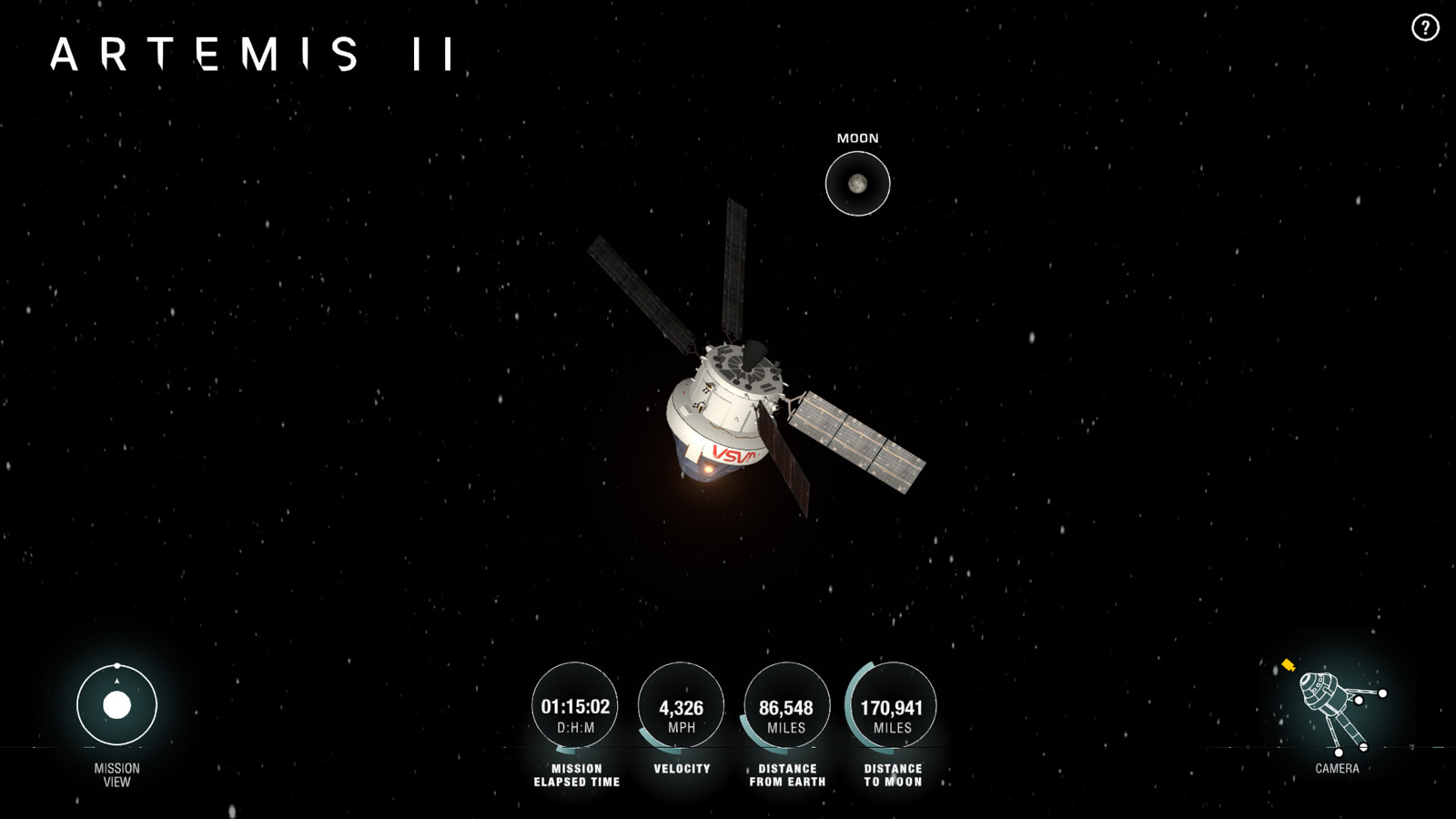Open the help question mark button
Image resolution: width=1456 pixels, height=819 pixels.
[x=1425, y=28]
